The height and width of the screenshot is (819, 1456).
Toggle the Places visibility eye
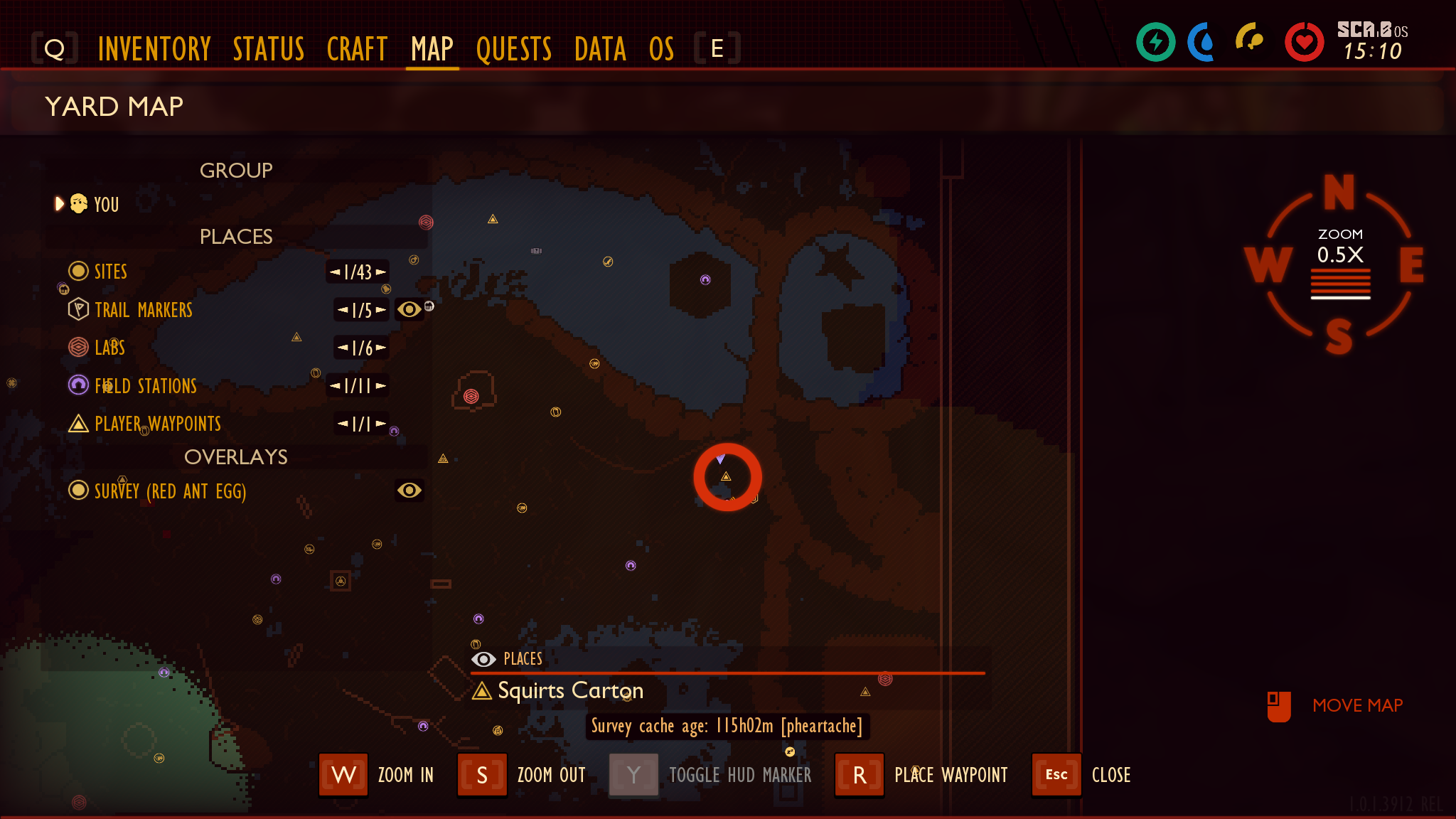pyautogui.click(x=484, y=659)
